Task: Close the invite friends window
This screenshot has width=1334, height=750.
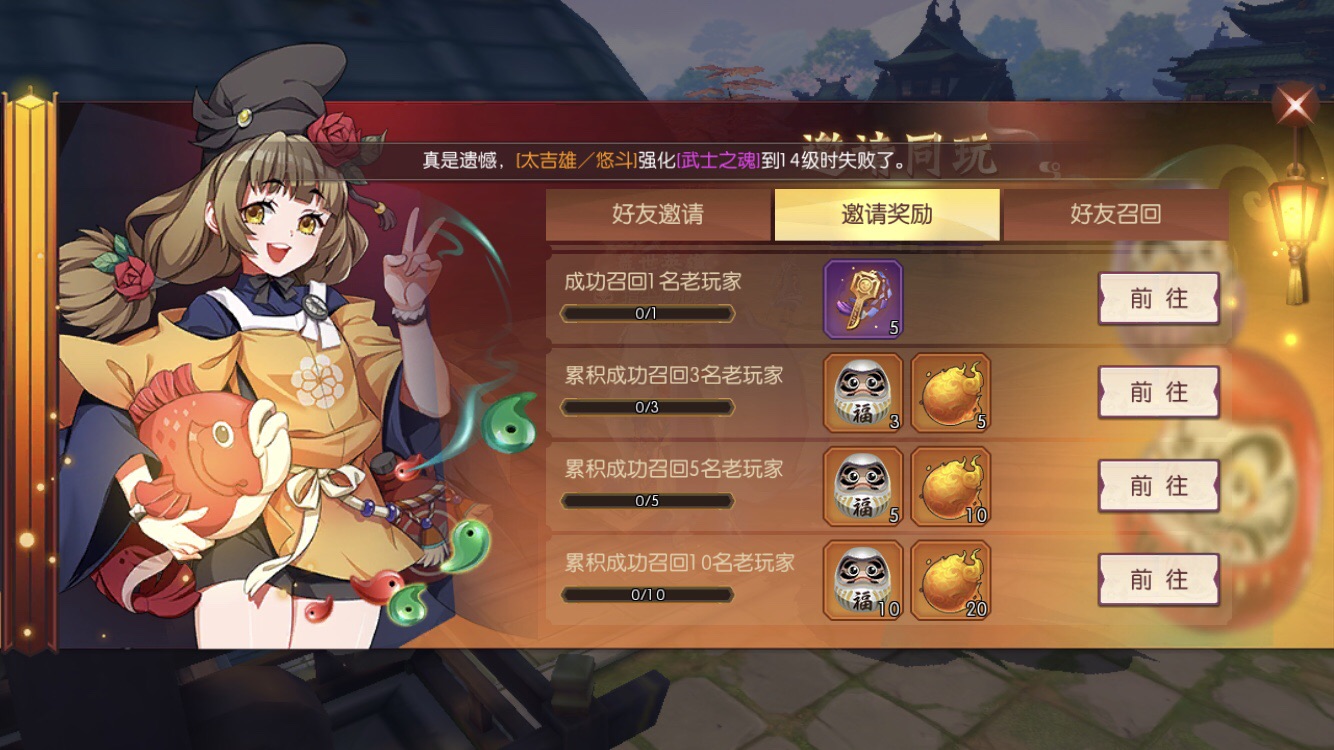Action: point(1295,105)
